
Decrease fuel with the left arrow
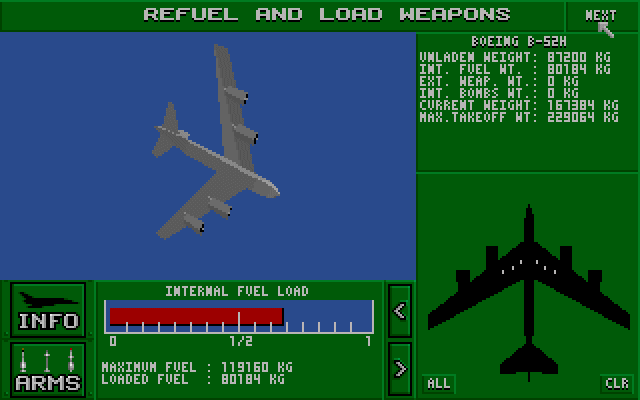click(400, 310)
